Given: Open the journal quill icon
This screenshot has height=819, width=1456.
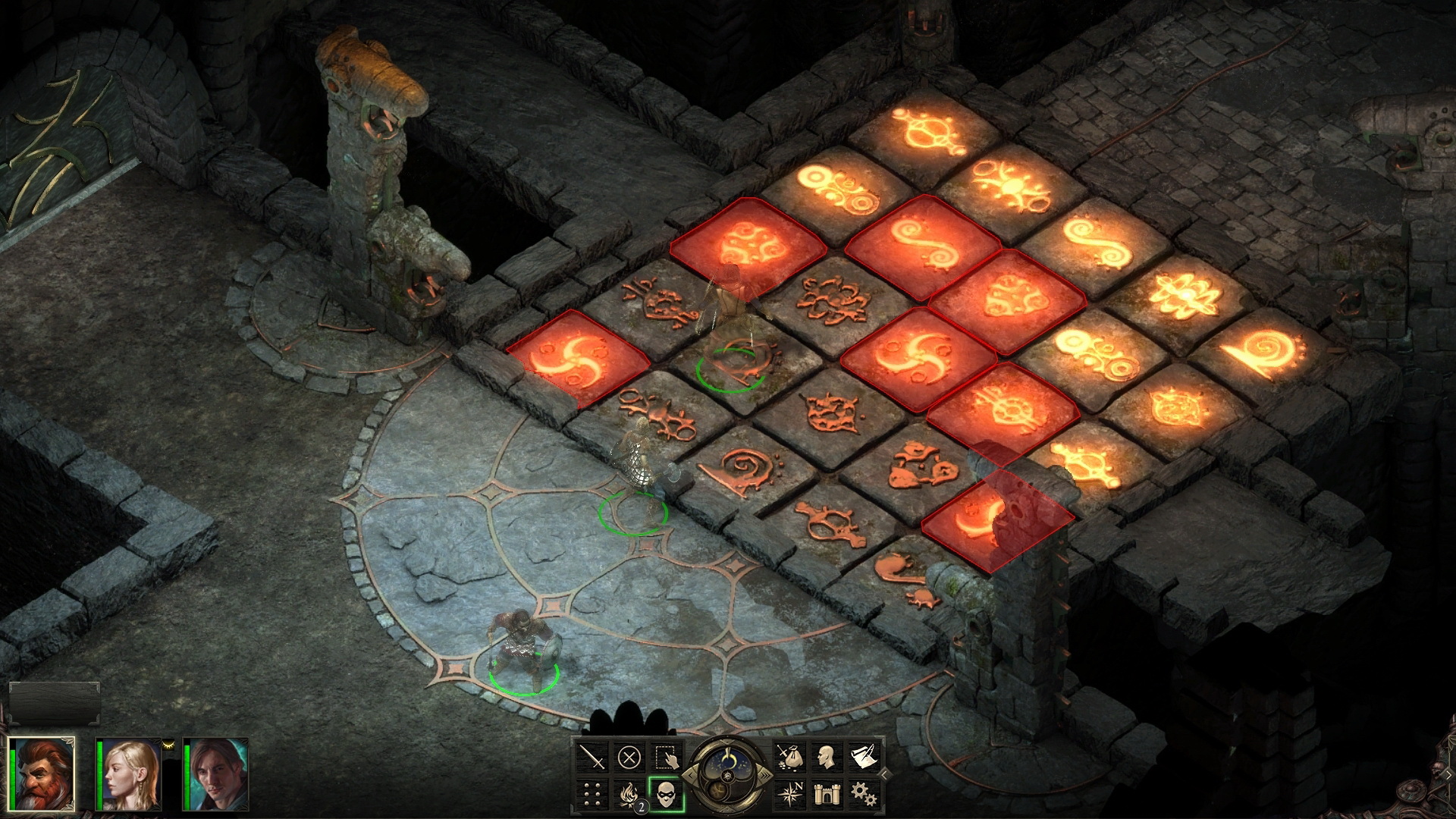Looking at the screenshot, I should click(863, 756).
